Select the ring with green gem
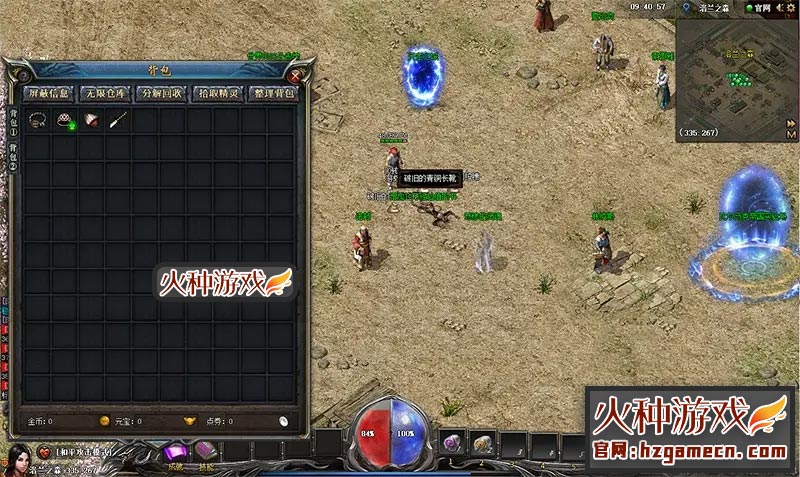The image size is (800, 477). (66, 121)
